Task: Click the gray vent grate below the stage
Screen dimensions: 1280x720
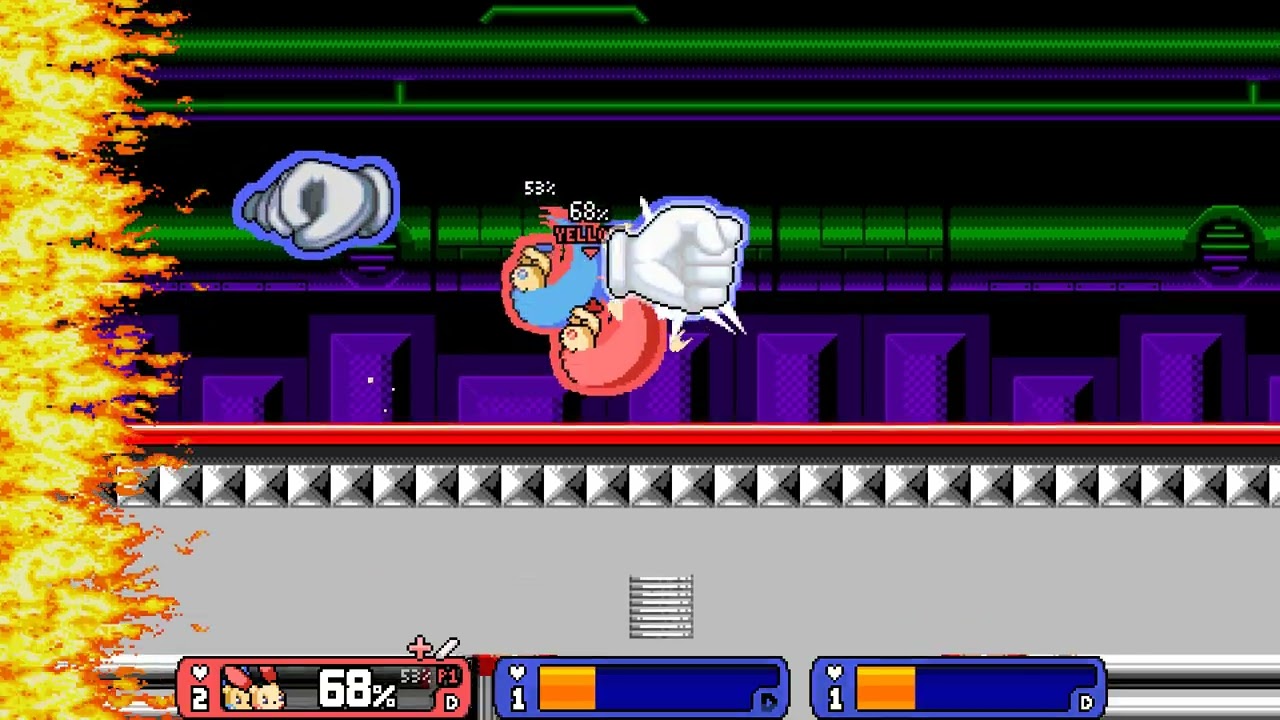Action: pyautogui.click(x=660, y=605)
